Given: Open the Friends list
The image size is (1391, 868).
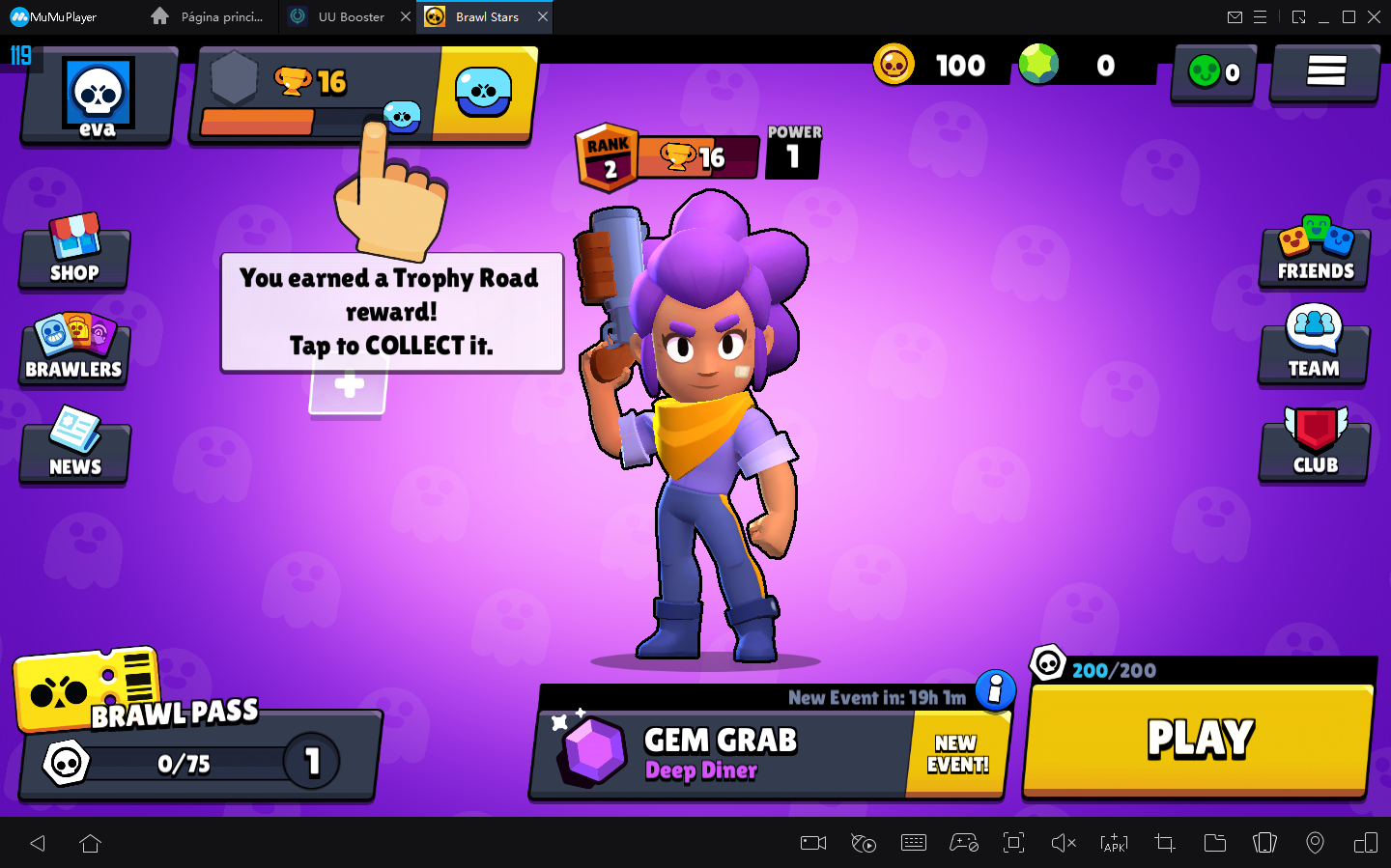Looking at the screenshot, I should [1313, 253].
